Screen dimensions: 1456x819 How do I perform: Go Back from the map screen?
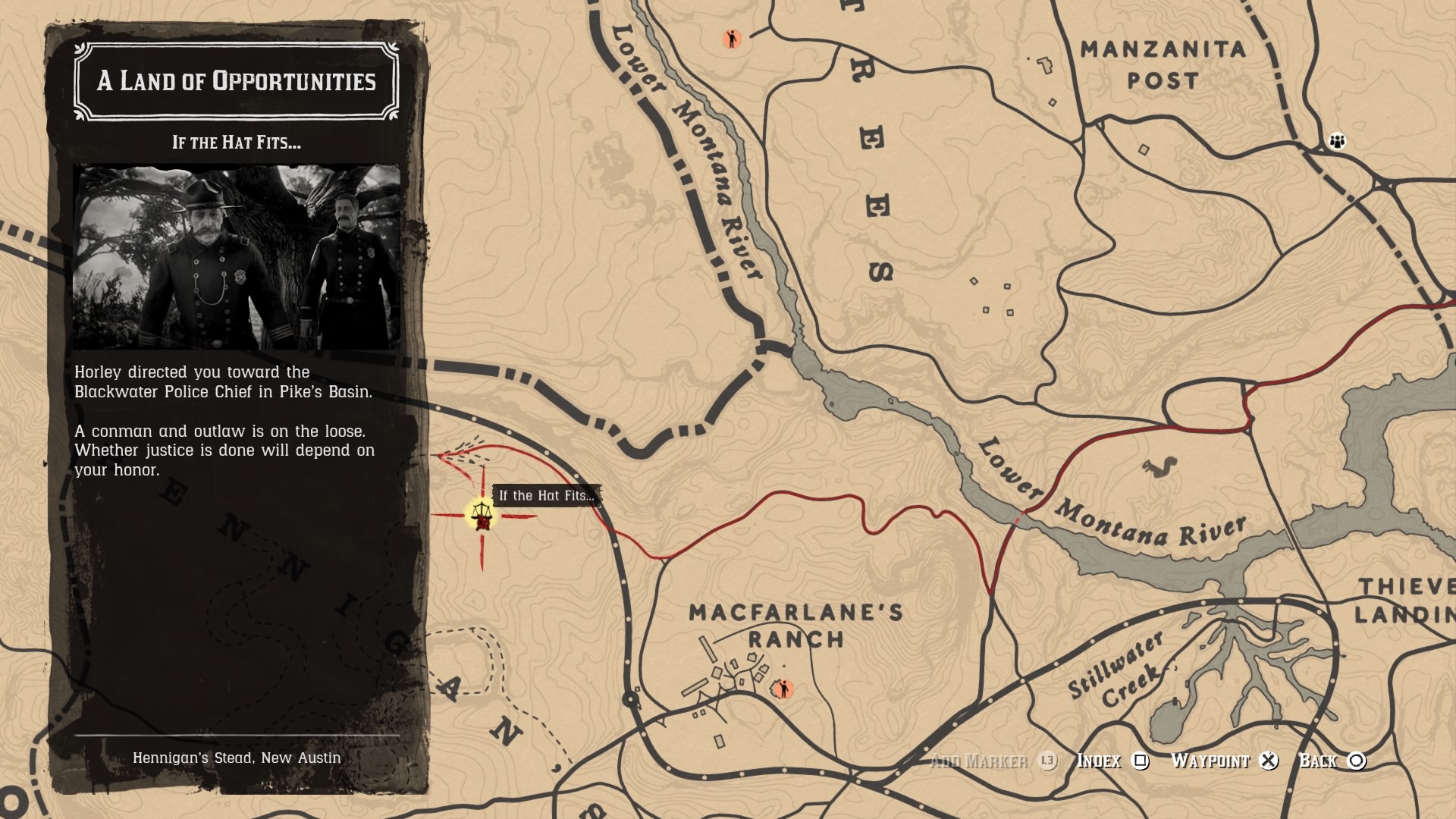[x=1319, y=761]
